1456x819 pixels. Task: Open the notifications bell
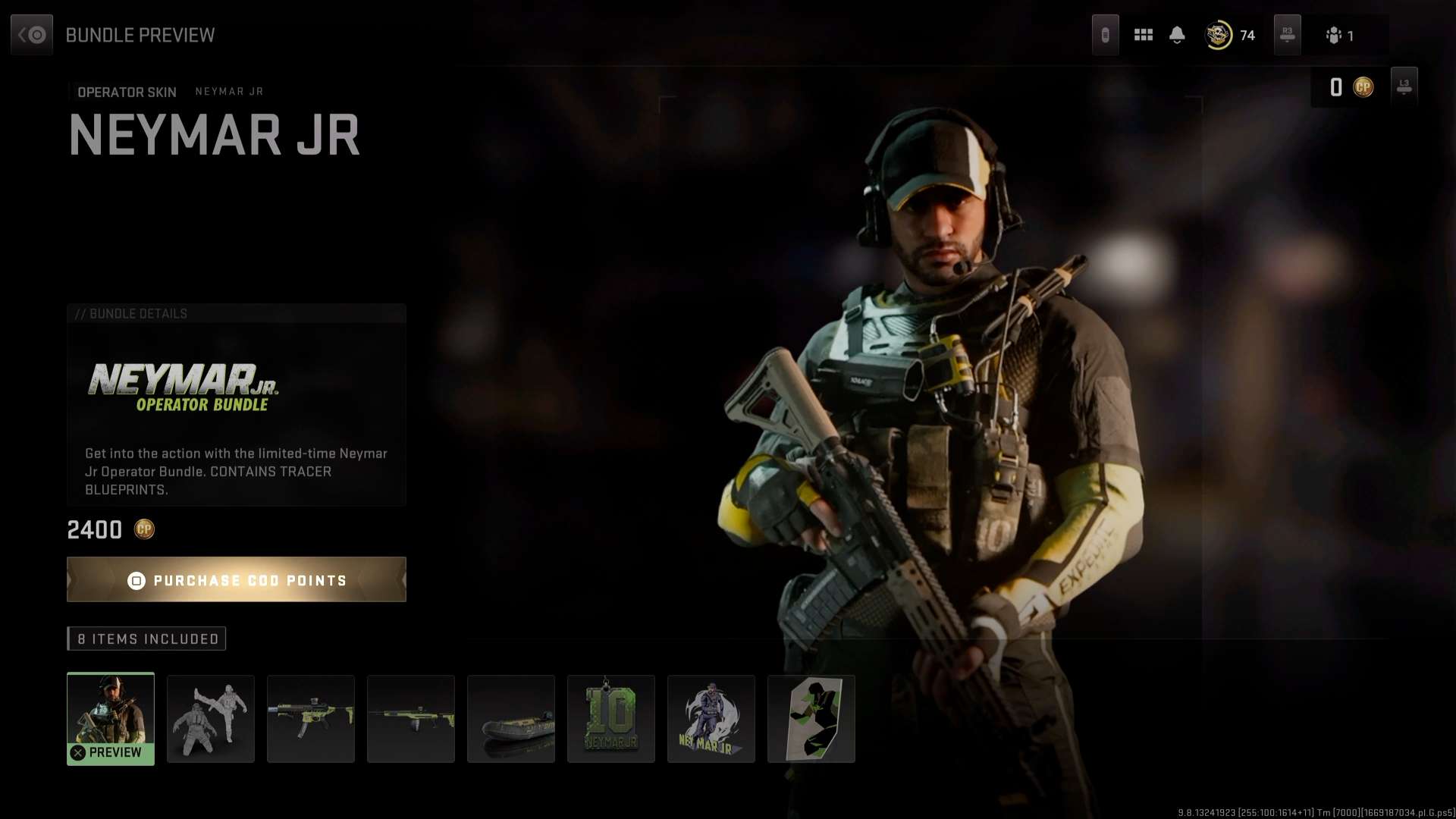pyautogui.click(x=1178, y=35)
